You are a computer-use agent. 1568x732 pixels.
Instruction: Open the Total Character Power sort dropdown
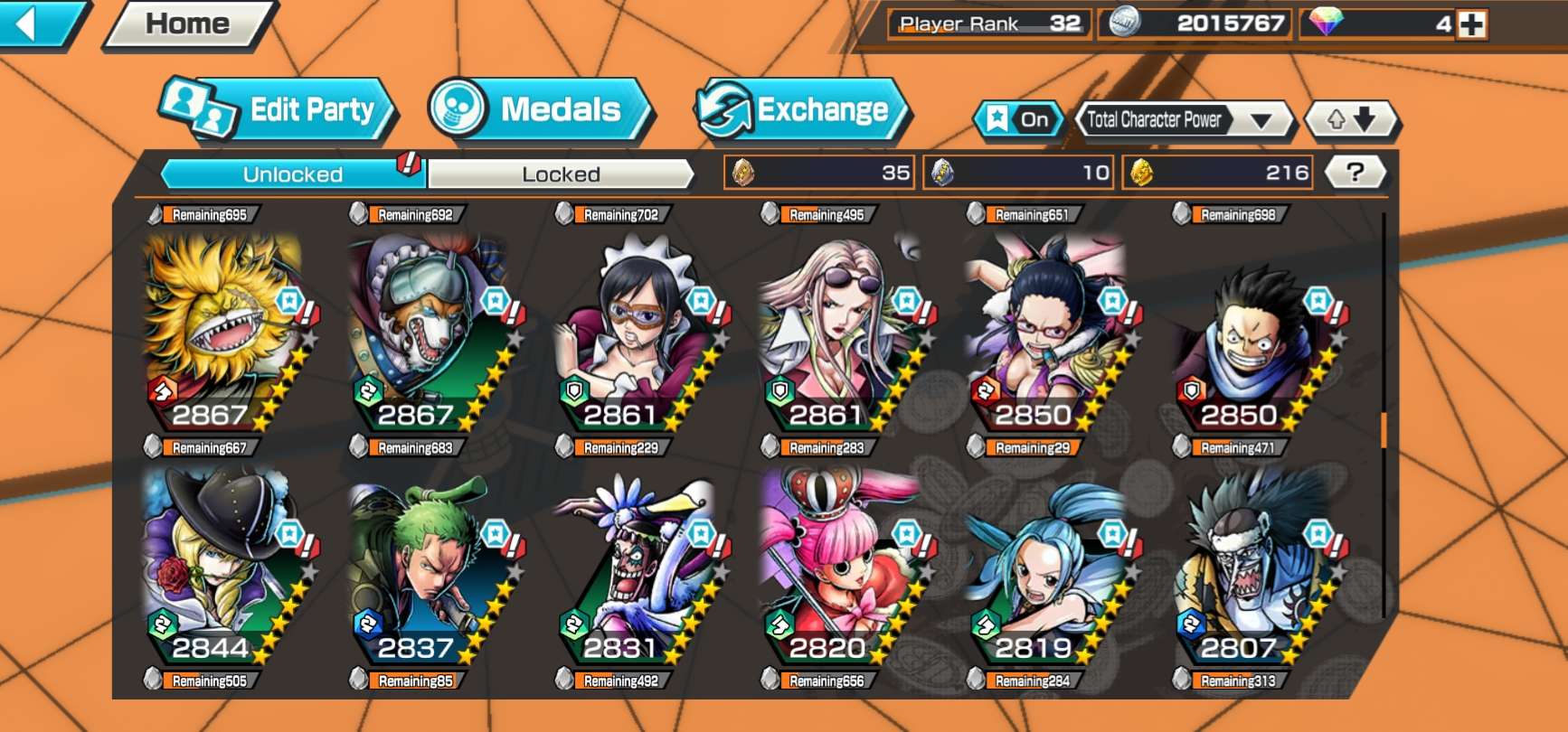1184,119
